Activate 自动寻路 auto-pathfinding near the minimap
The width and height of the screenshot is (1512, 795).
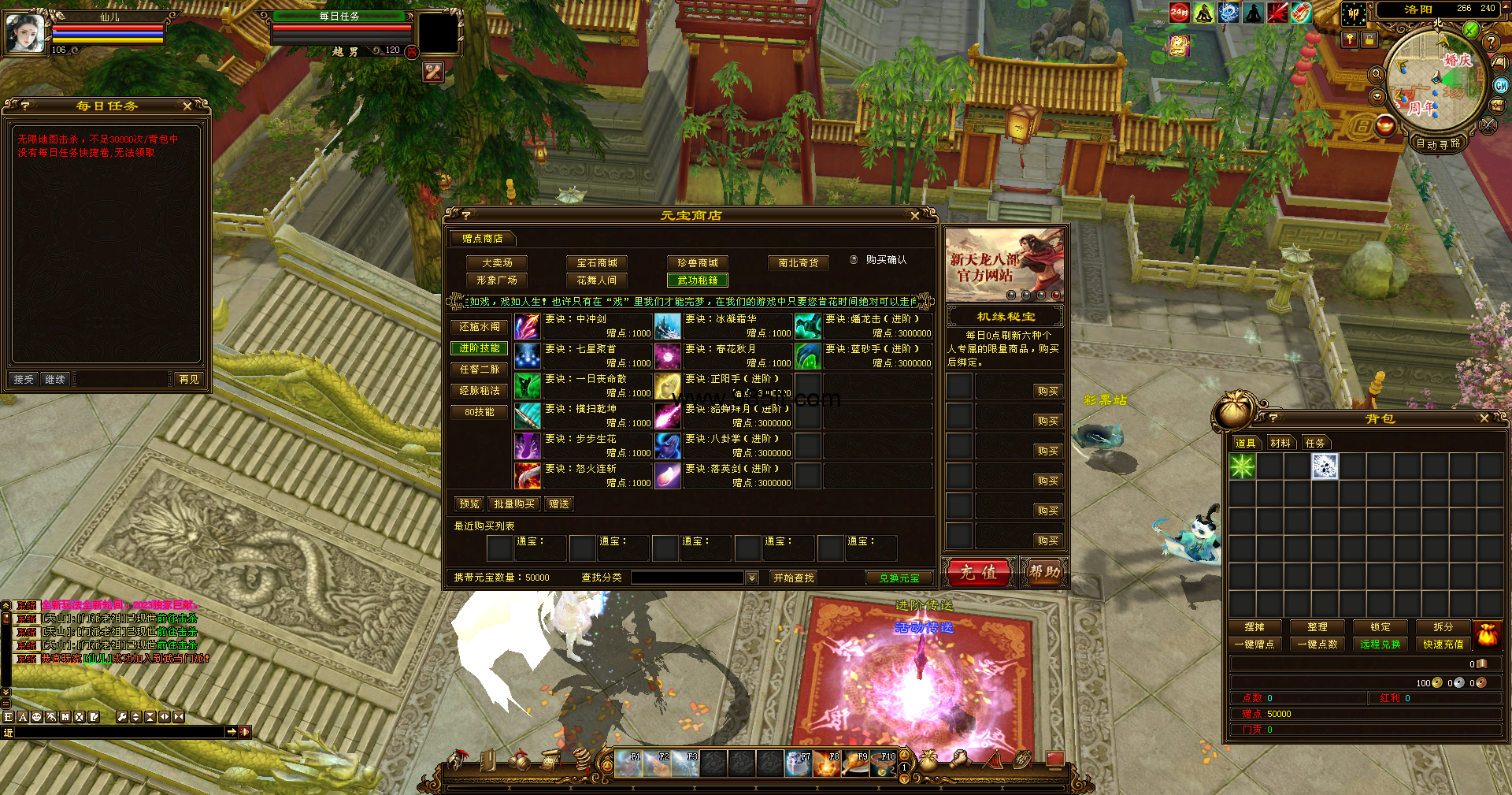point(1437,143)
